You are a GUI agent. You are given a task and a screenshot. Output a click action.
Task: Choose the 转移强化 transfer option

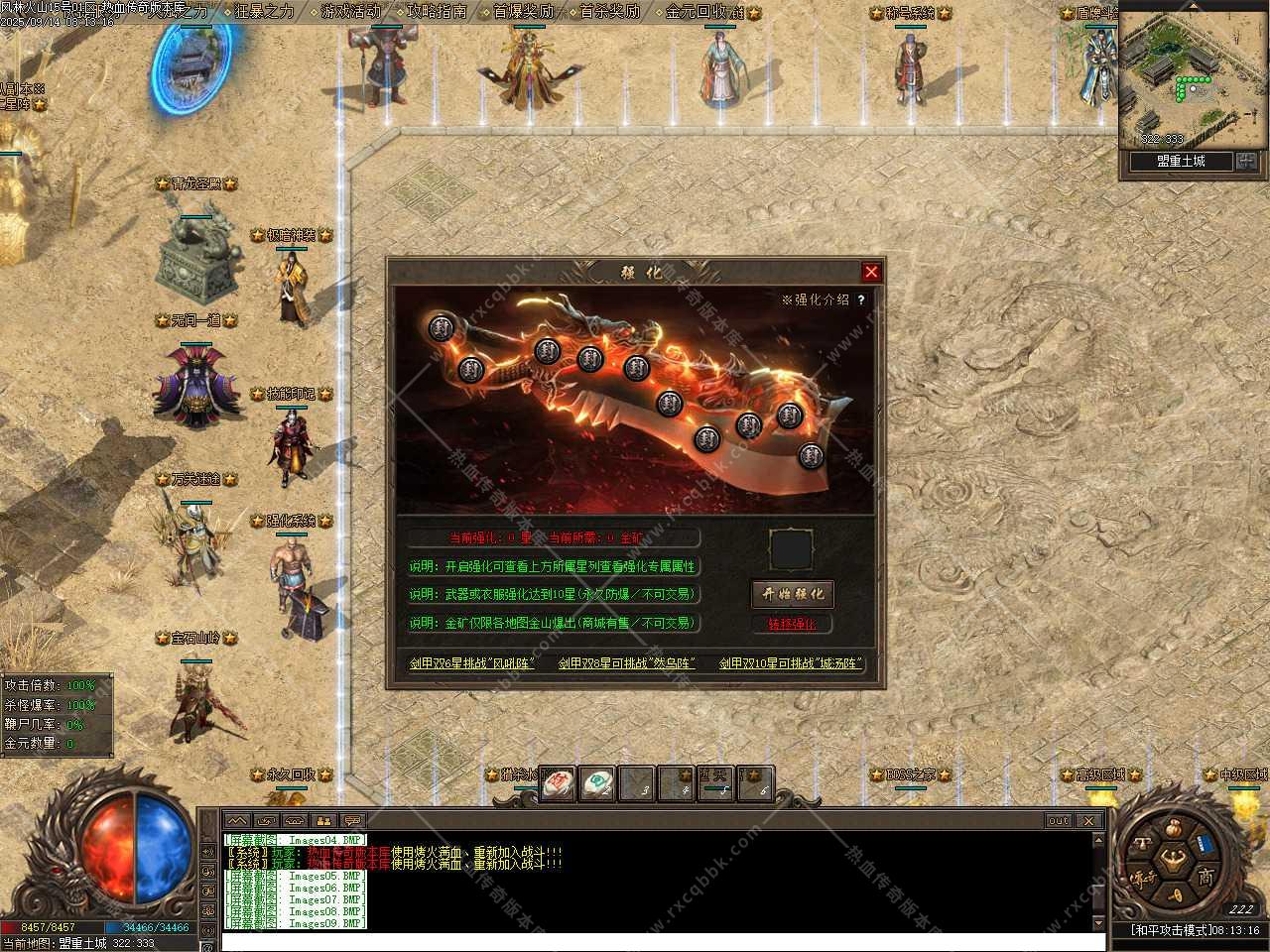[792, 624]
